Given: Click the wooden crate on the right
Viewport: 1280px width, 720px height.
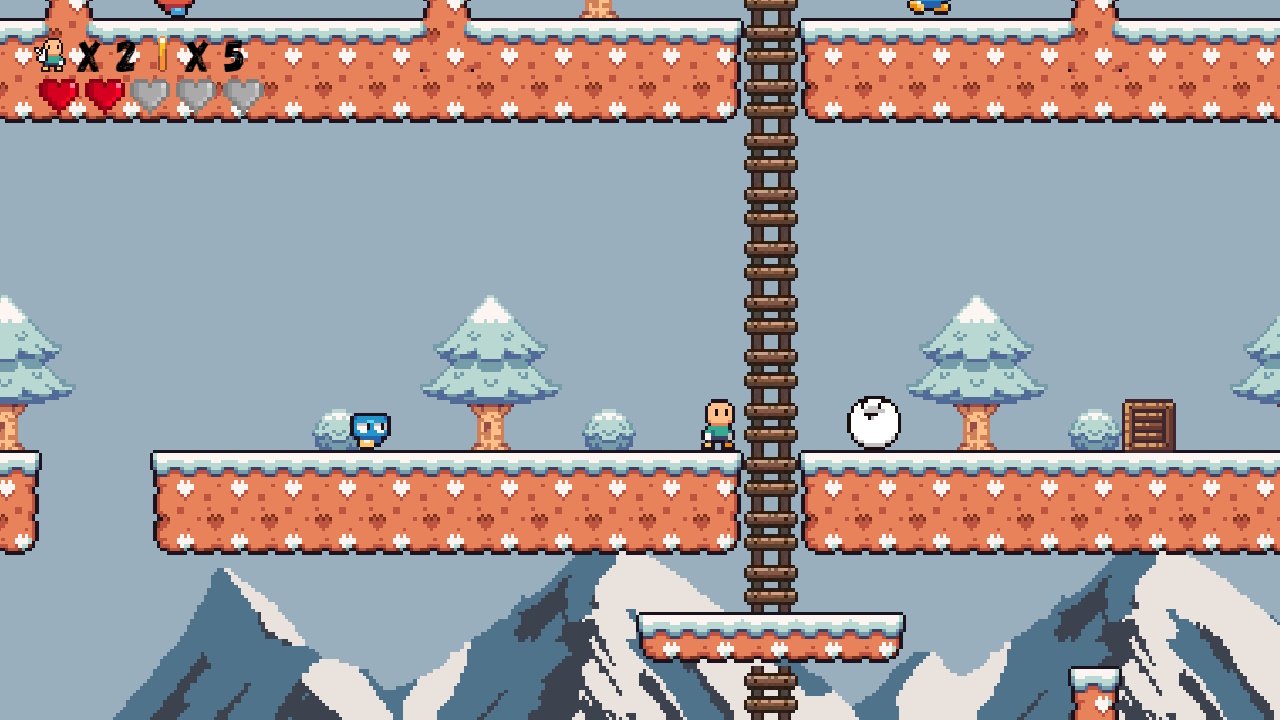Looking at the screenshot, I should coord(1149,424).
